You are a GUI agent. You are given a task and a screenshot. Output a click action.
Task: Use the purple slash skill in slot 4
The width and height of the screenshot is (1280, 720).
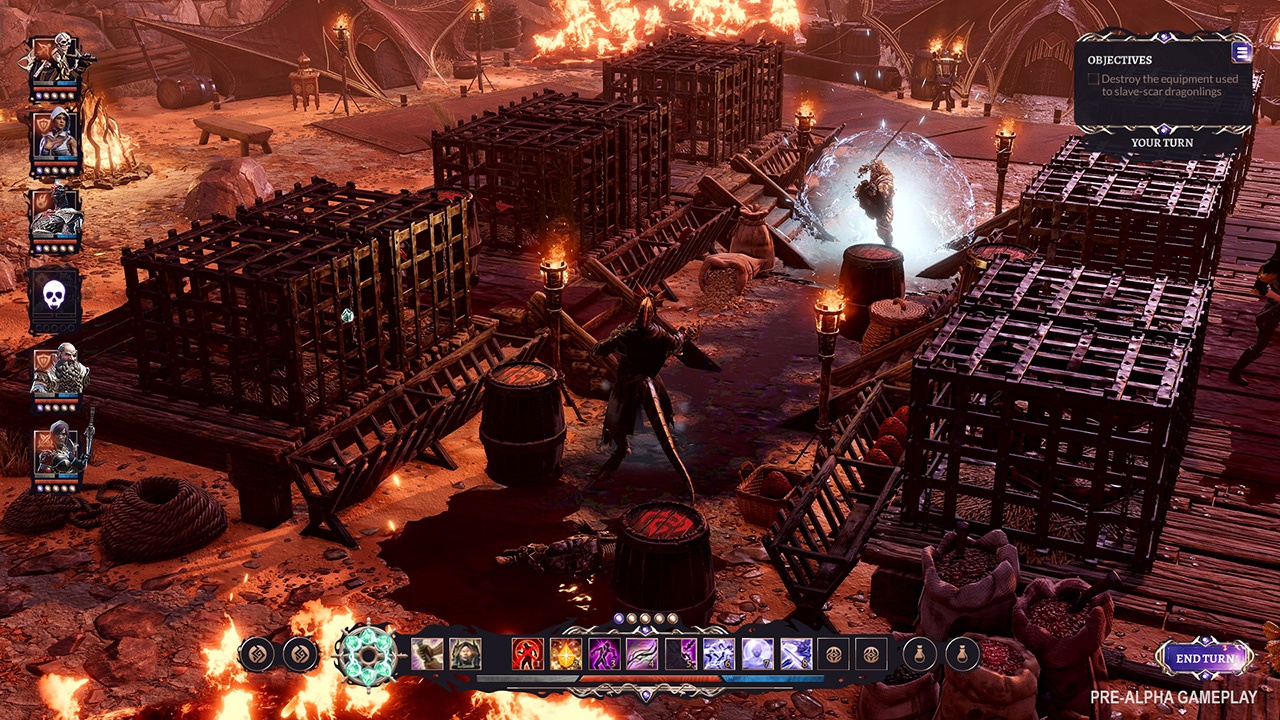click(x=642, y=654)
